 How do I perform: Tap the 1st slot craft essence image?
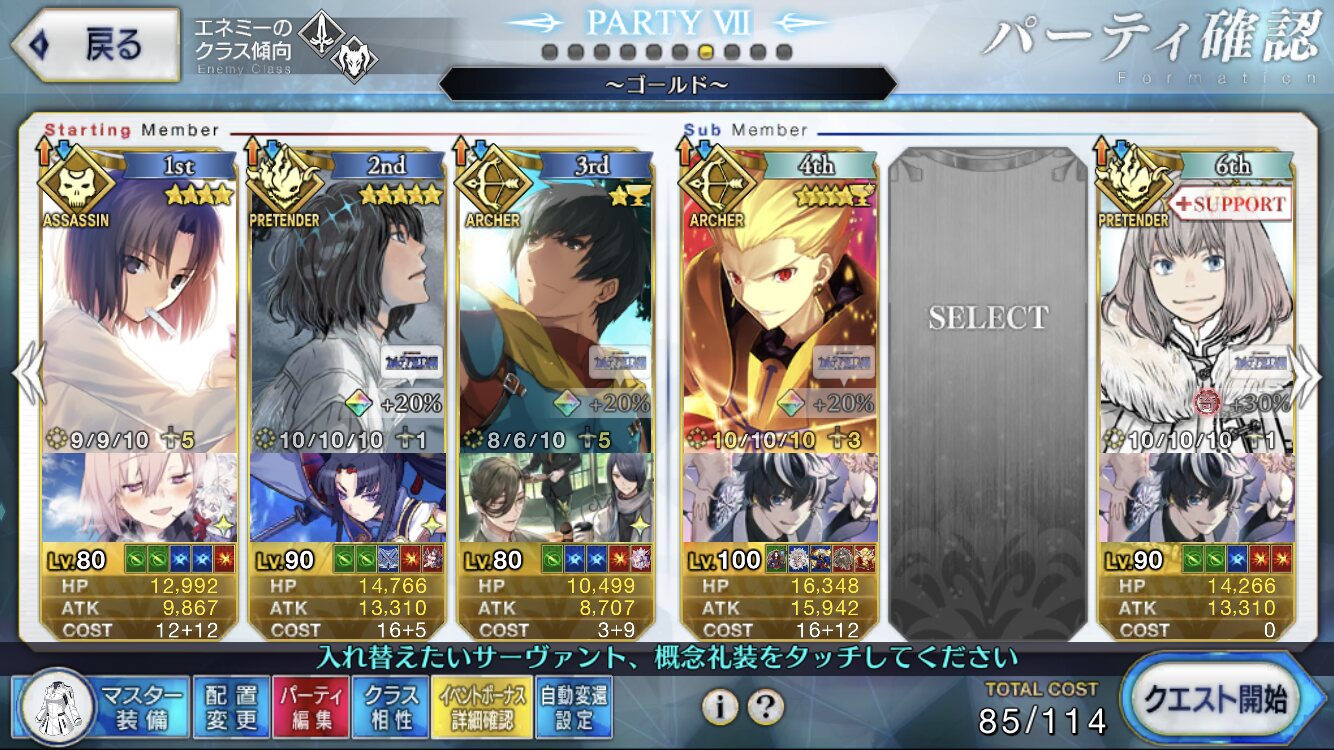tap(140, 496)
